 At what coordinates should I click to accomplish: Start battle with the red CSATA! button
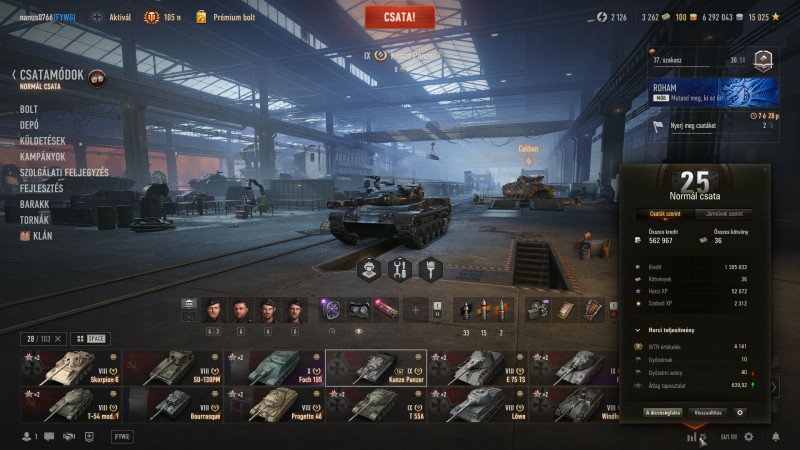pyautogui.click(x=400, y=17)
